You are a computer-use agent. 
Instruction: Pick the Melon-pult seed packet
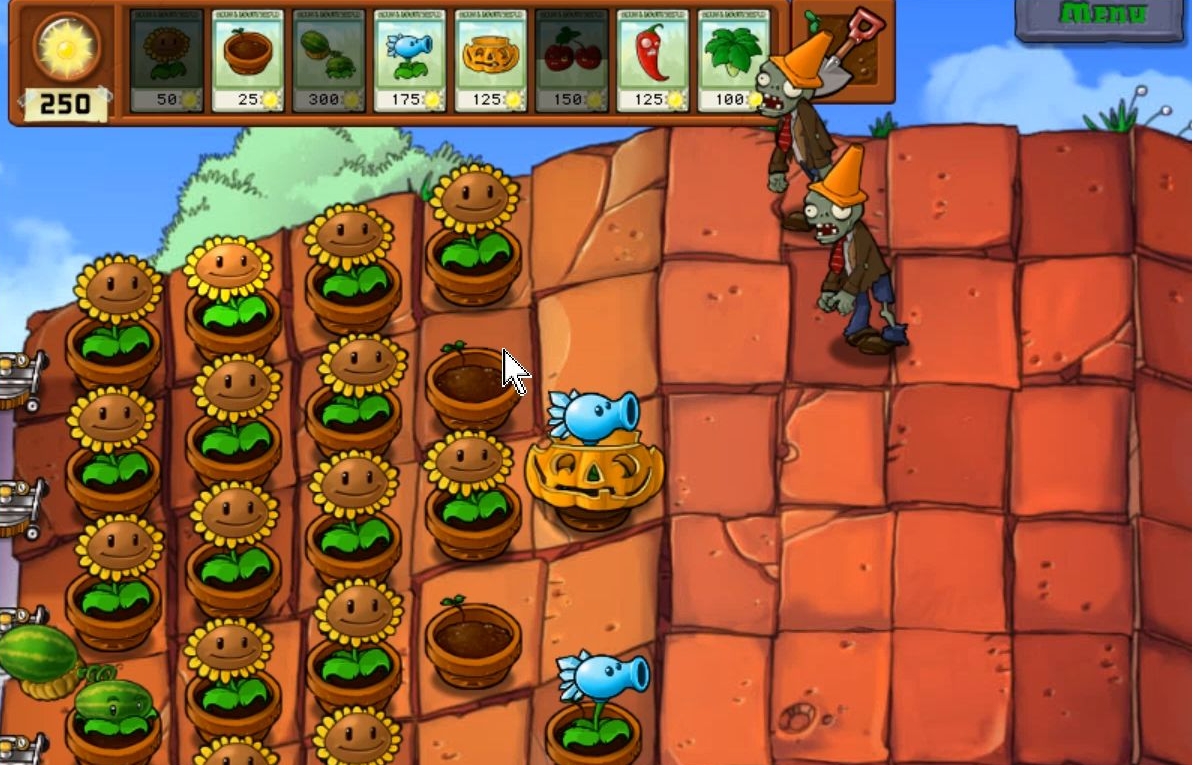tap(328, 60)
